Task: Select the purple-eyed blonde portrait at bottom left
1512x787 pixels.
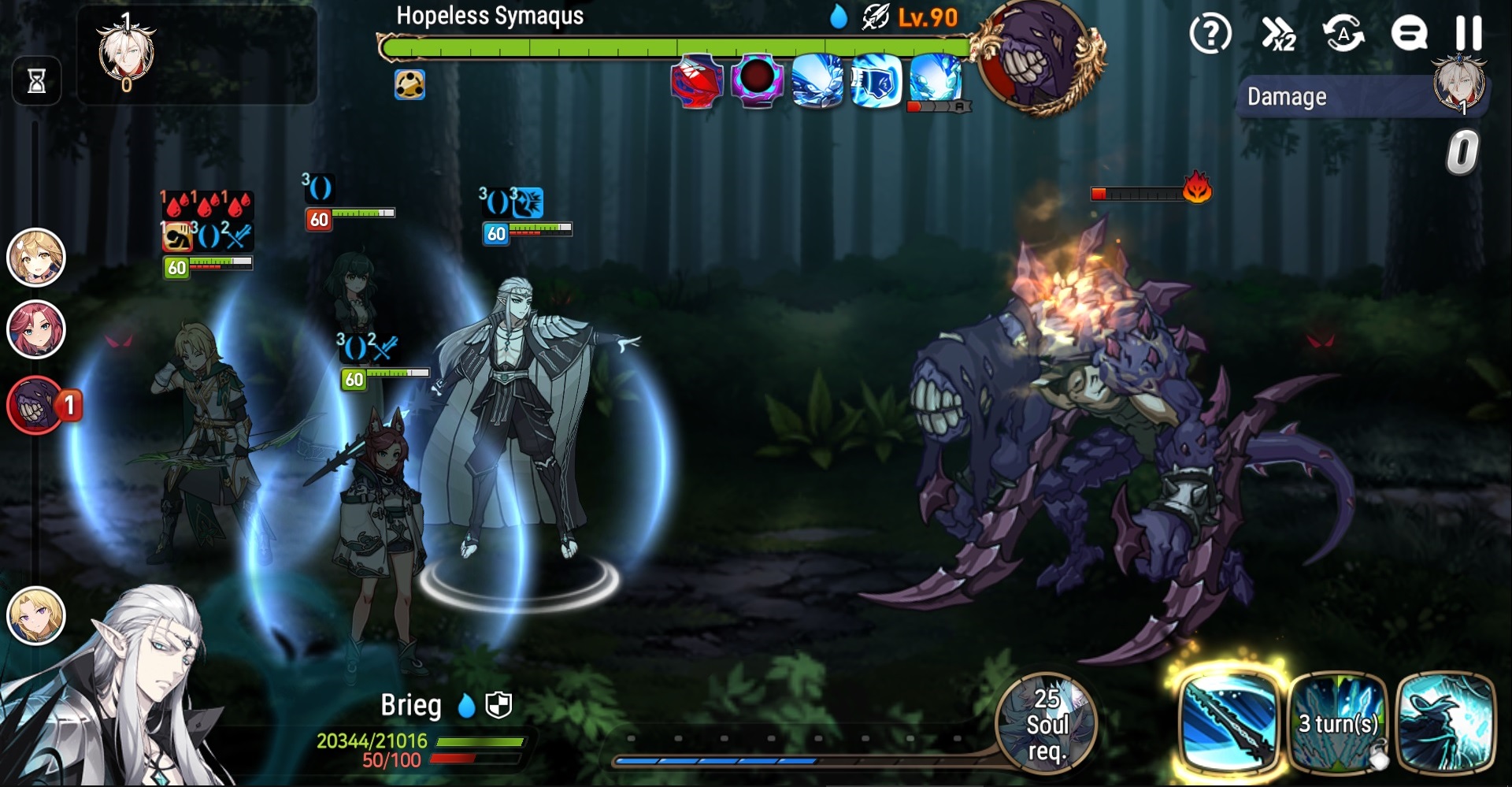Action: tap(36, 615)
